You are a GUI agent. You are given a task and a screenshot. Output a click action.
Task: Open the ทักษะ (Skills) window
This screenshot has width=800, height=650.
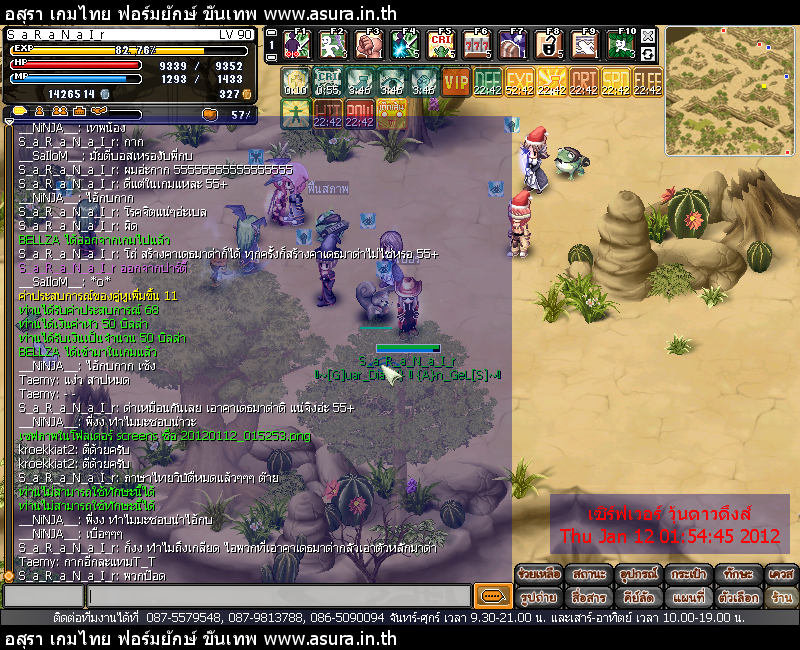[736, 574]
